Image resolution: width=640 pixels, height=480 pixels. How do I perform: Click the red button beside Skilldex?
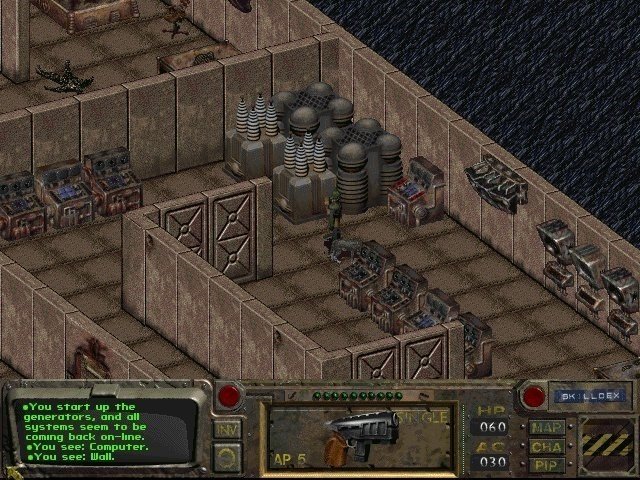533,396
